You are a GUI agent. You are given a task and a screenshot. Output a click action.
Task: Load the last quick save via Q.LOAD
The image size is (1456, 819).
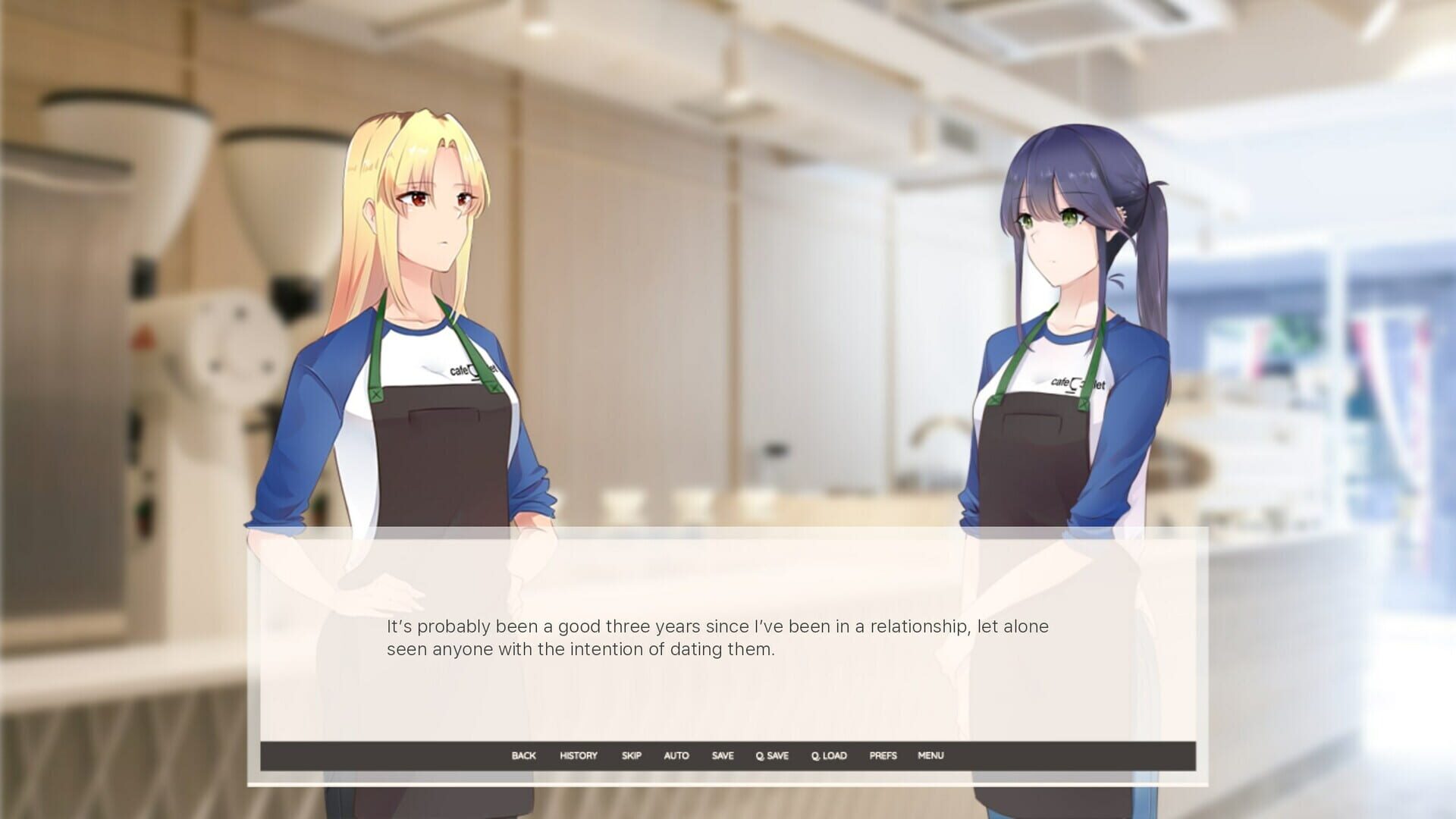[828, 755]
